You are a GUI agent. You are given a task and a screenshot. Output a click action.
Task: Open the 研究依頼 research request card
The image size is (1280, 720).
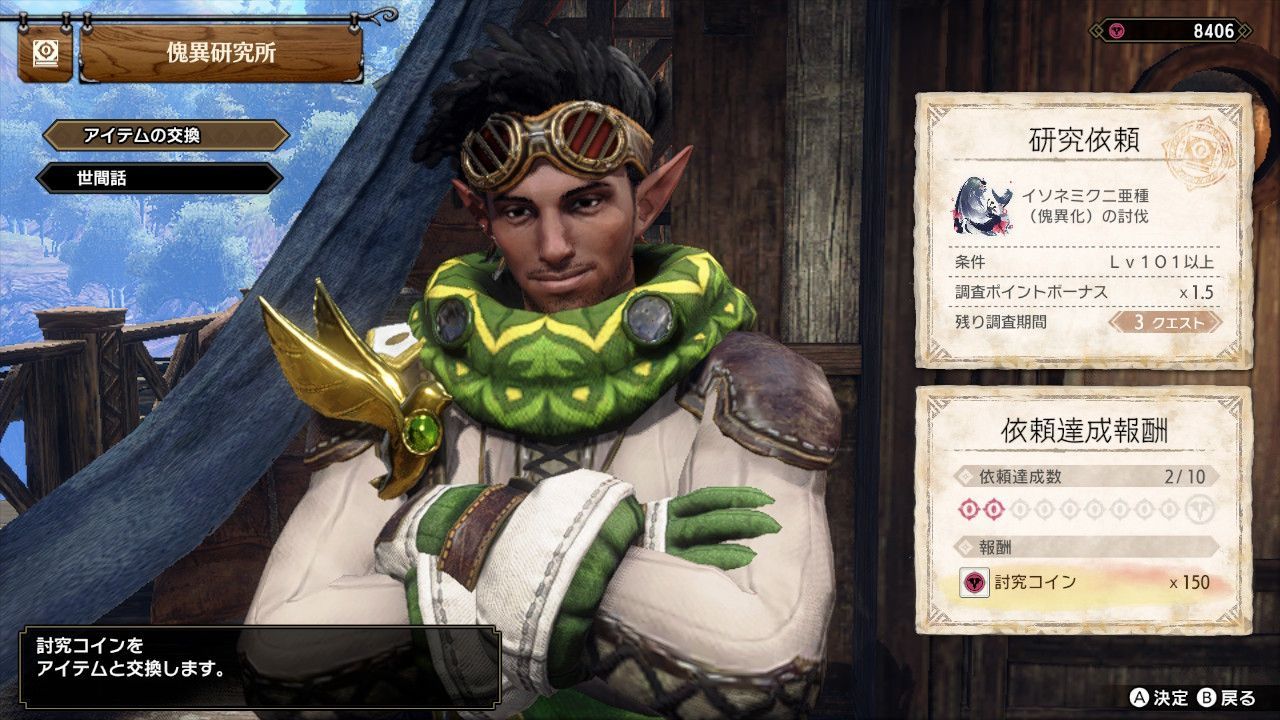[x=1084, y=231]
